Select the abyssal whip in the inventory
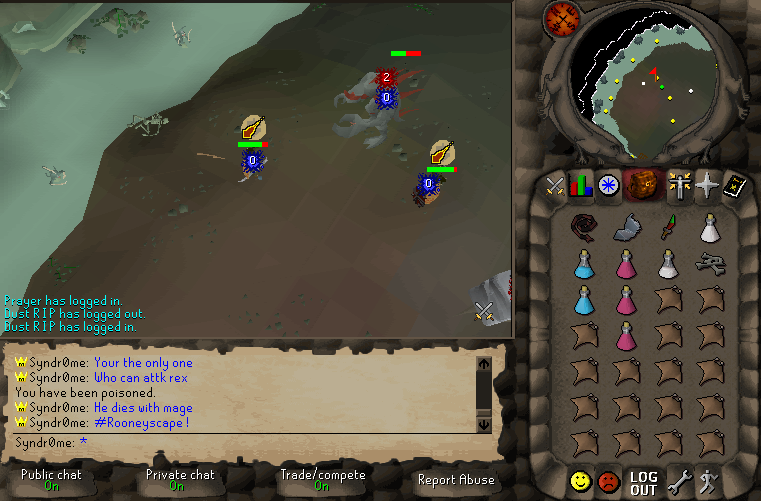The height and width of the screenshot is (501, 761). click(583, 227)
